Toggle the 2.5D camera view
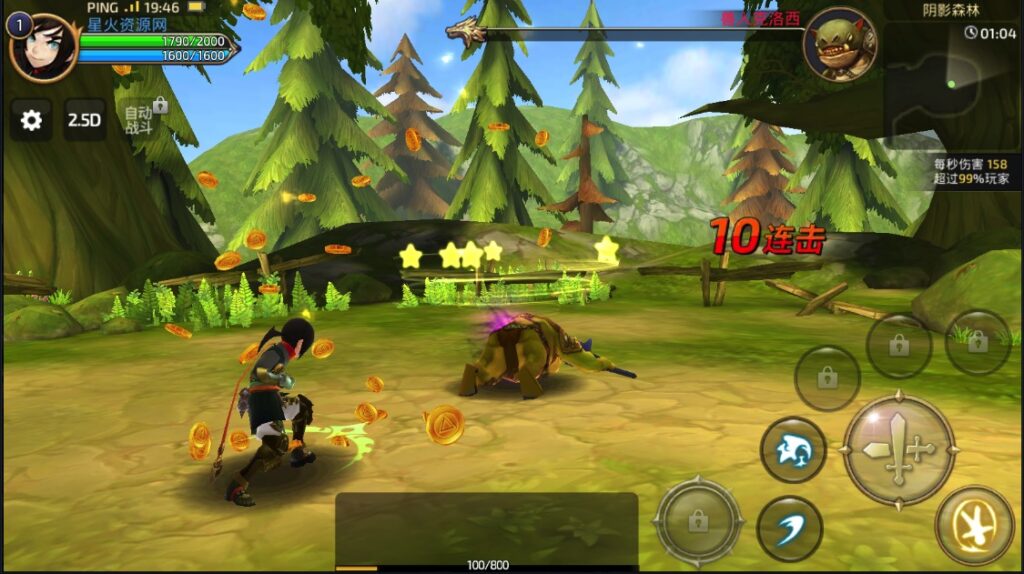Screen dimensions: 1024x574 click(85, 120)
